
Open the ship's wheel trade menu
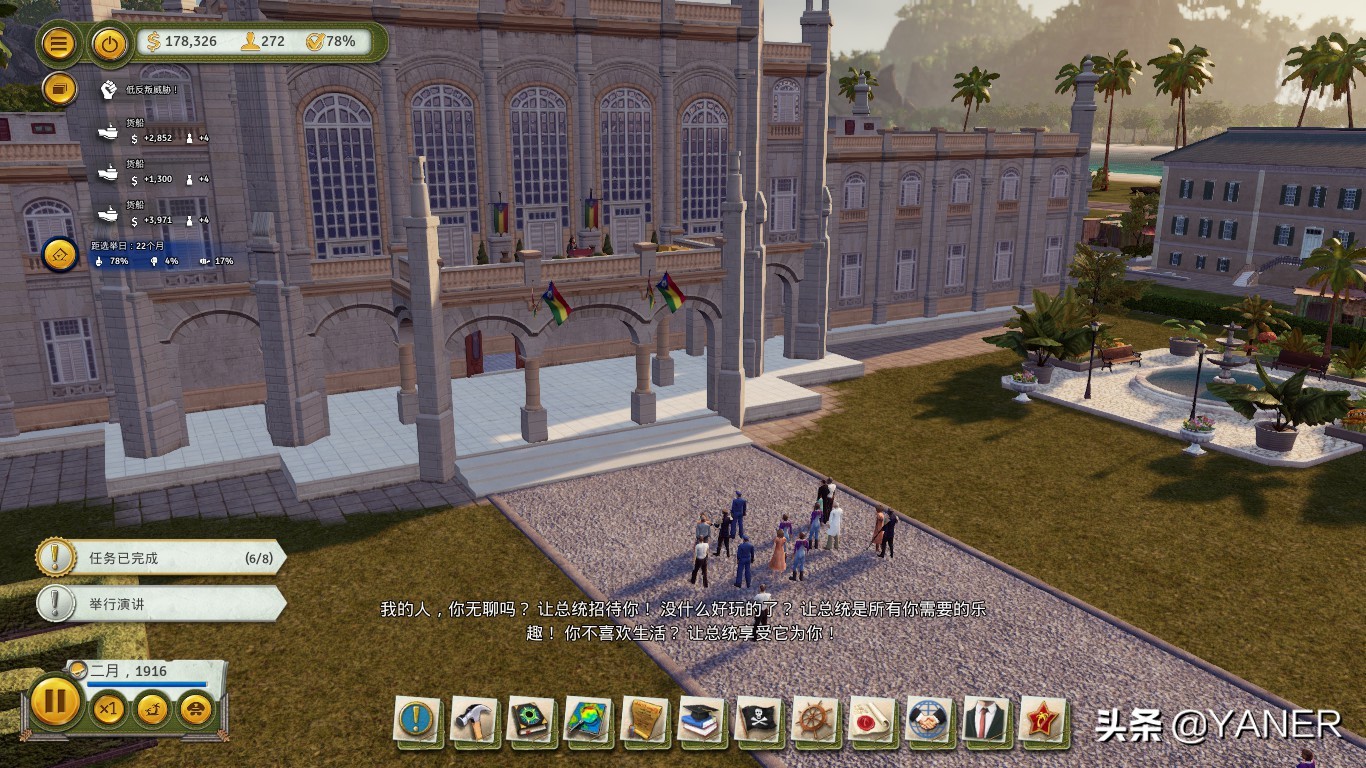click(815, 720)
